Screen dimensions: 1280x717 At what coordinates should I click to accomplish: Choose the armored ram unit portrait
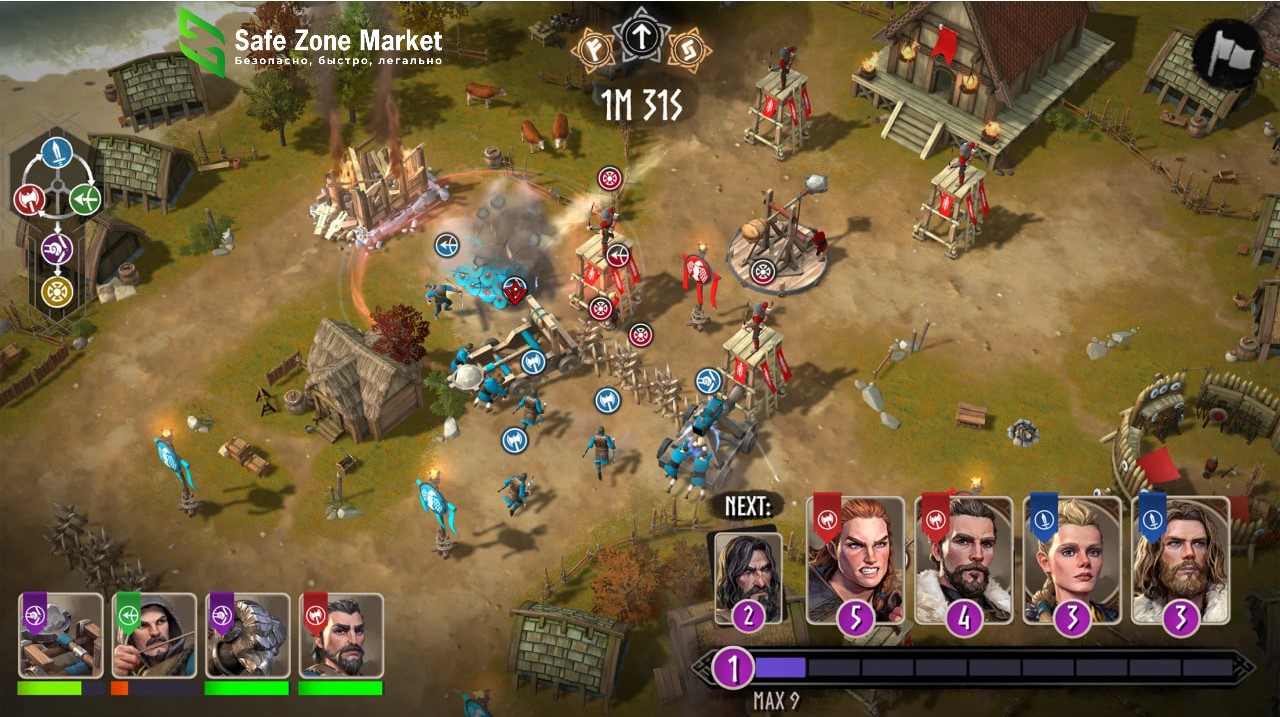coord(247,636)
